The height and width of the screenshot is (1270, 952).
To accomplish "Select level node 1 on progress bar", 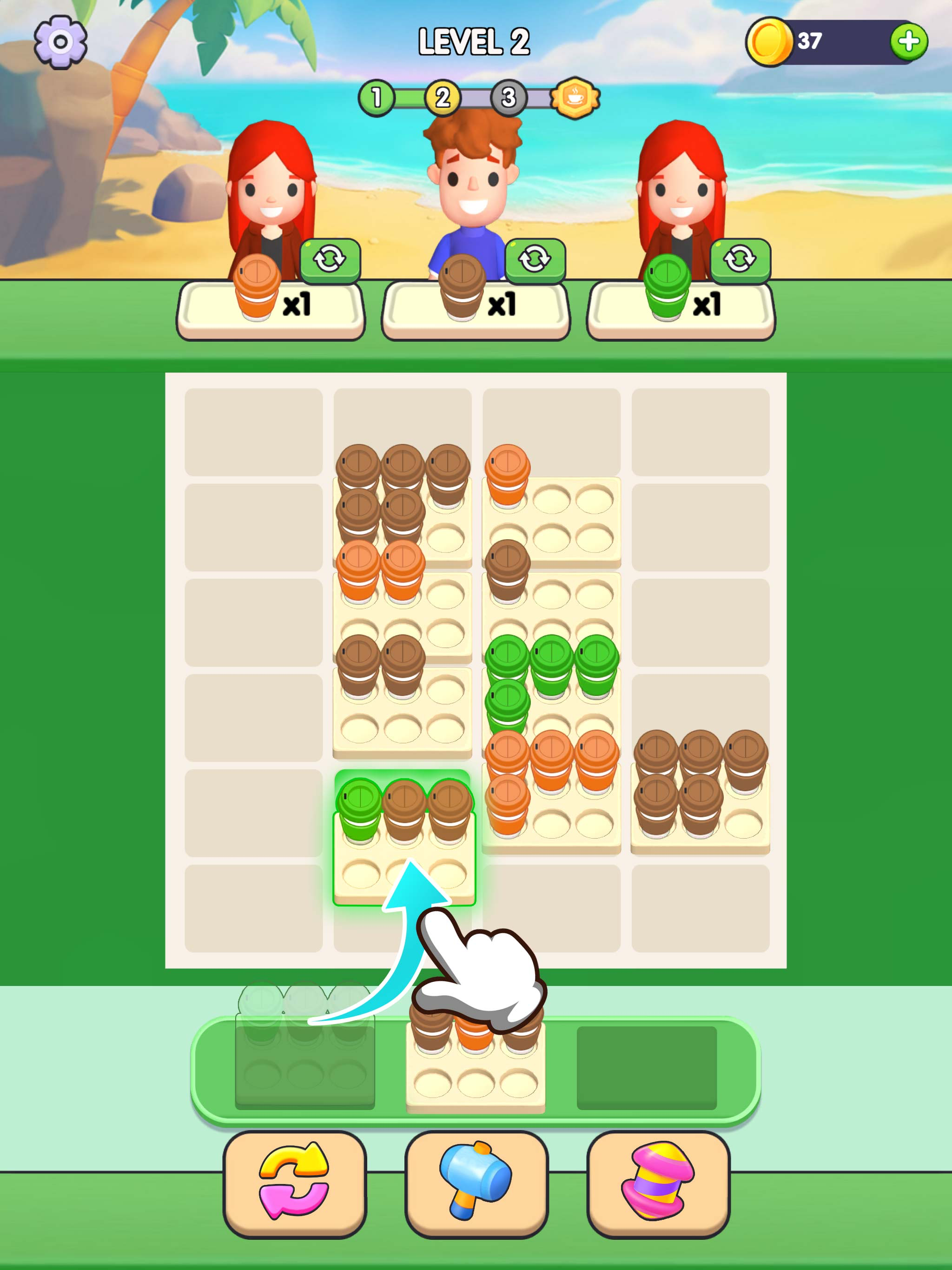I will [377, 96].
